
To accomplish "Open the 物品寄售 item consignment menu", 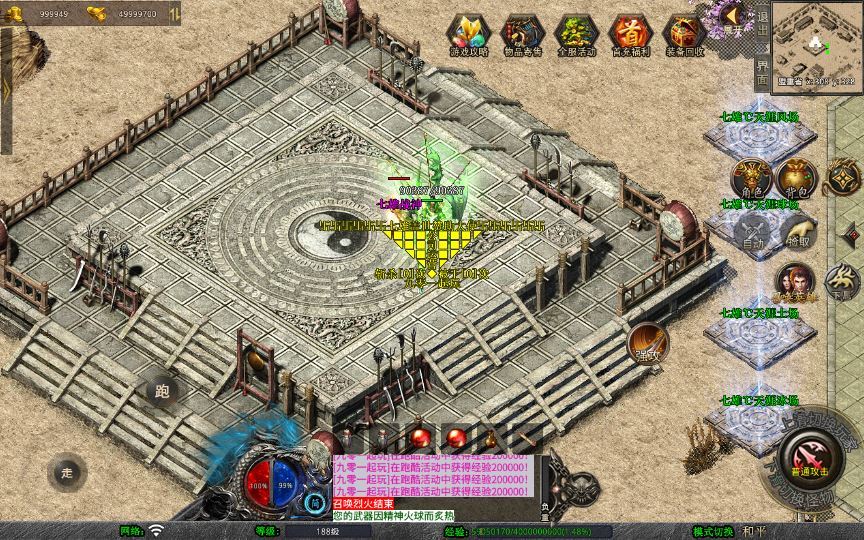I will [522, 35].
